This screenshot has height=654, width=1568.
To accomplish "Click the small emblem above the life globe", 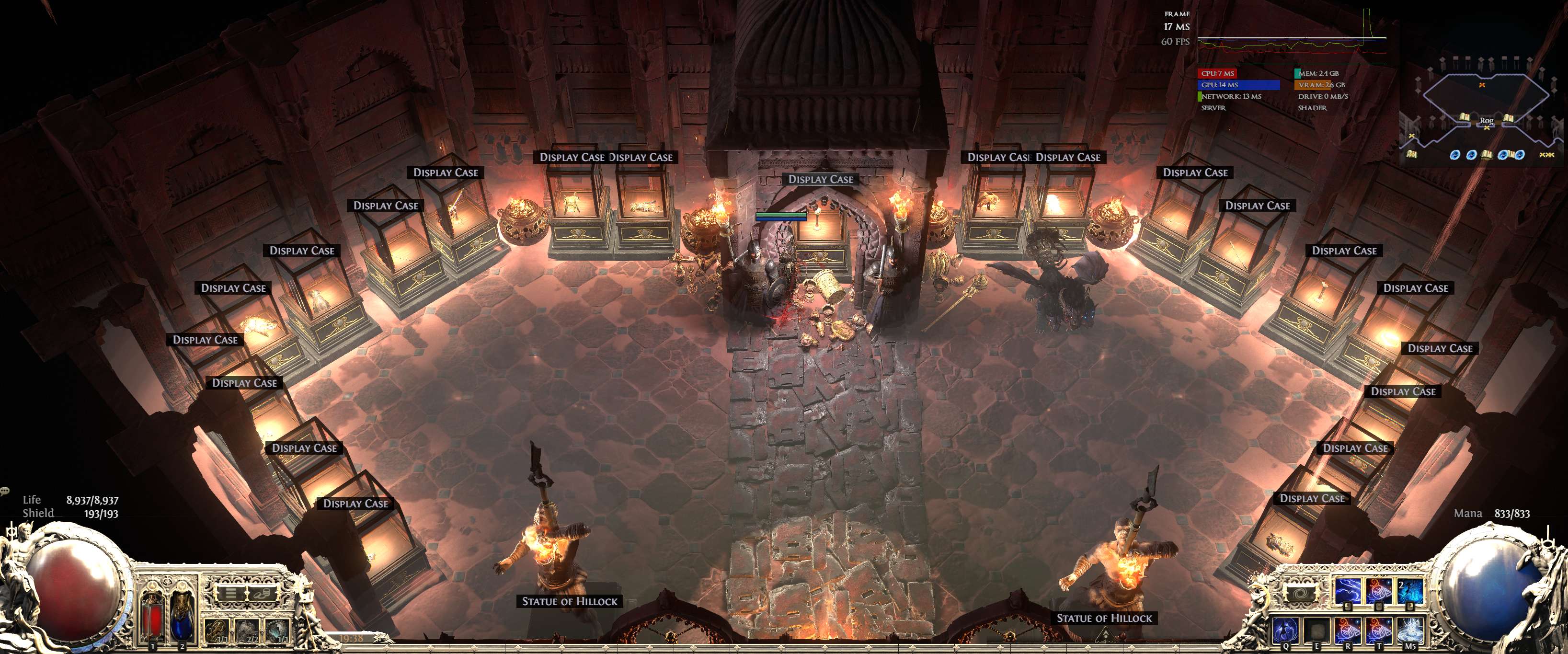I will [x=11, y=531].
